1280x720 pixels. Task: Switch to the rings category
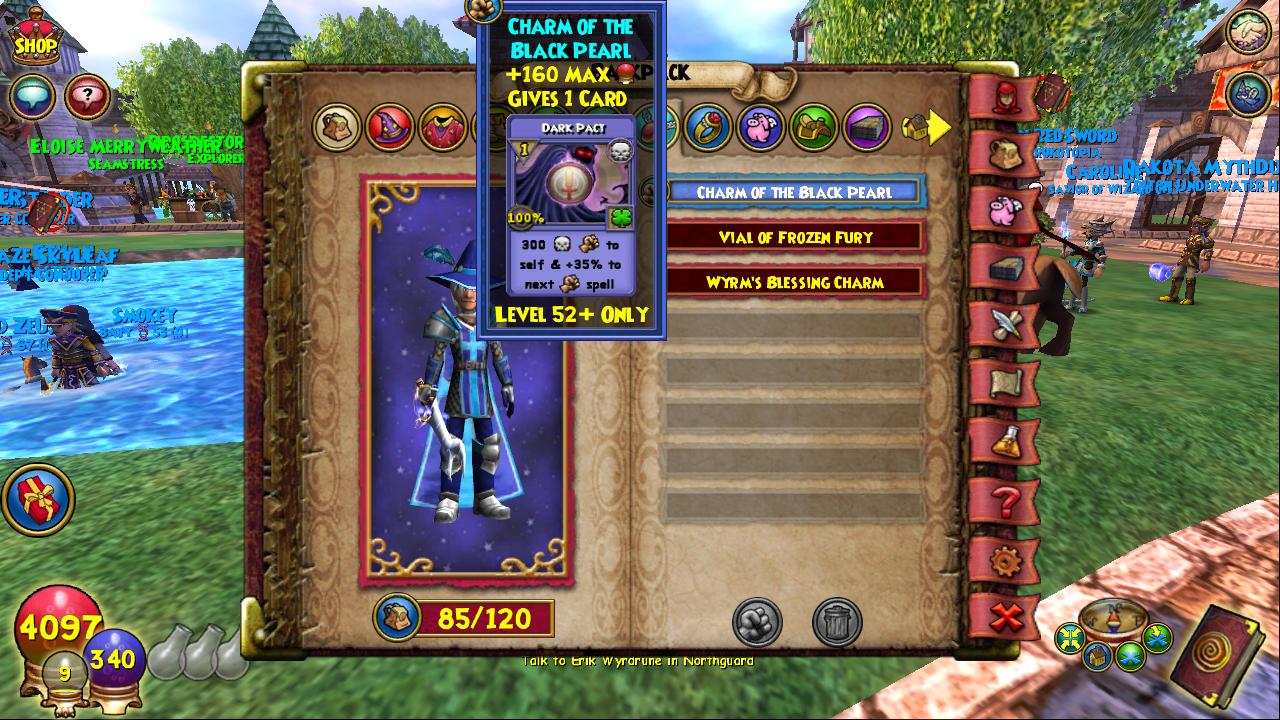coord(709,127)
